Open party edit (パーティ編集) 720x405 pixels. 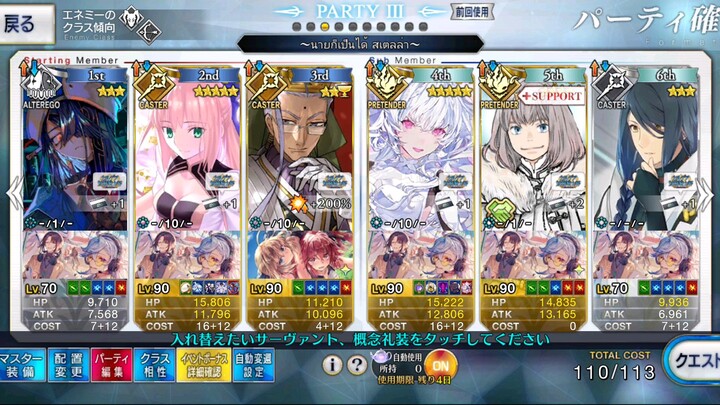tap(113, 365)
